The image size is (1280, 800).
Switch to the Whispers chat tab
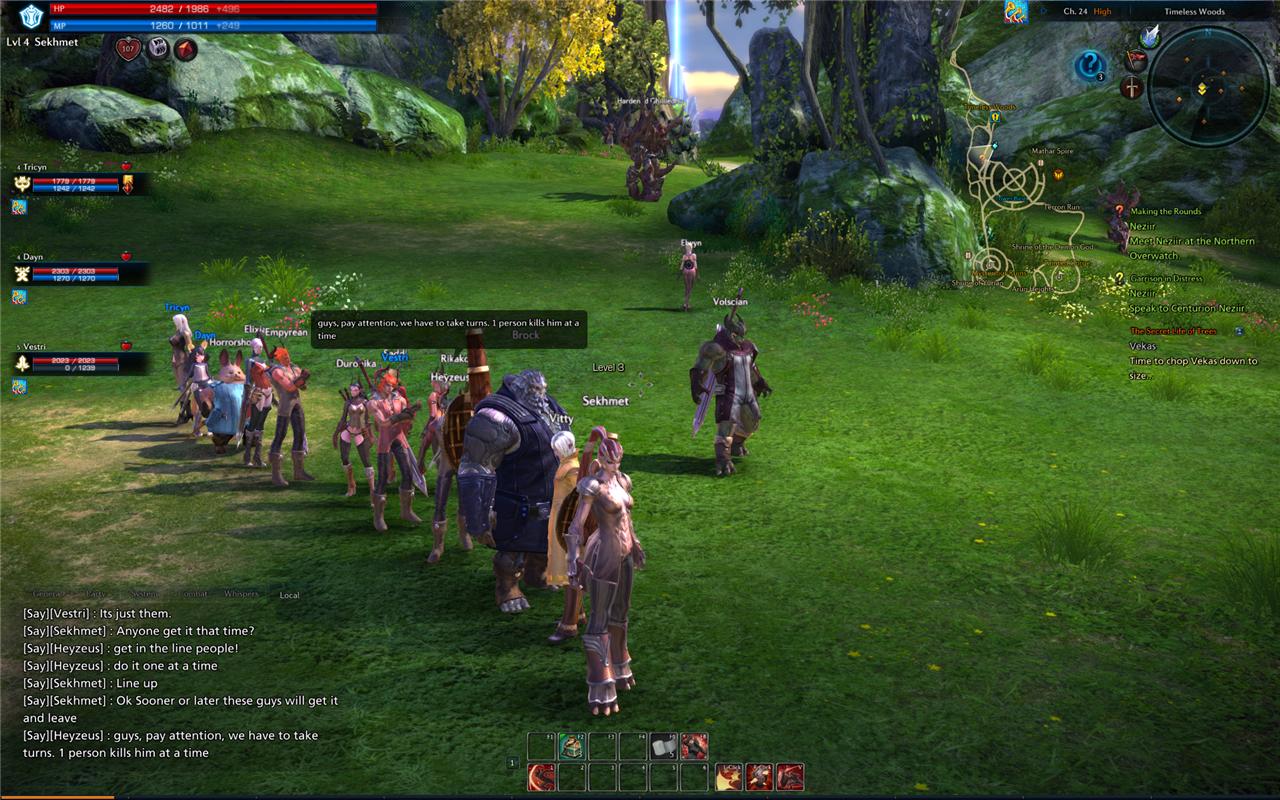tap(238, 594)
